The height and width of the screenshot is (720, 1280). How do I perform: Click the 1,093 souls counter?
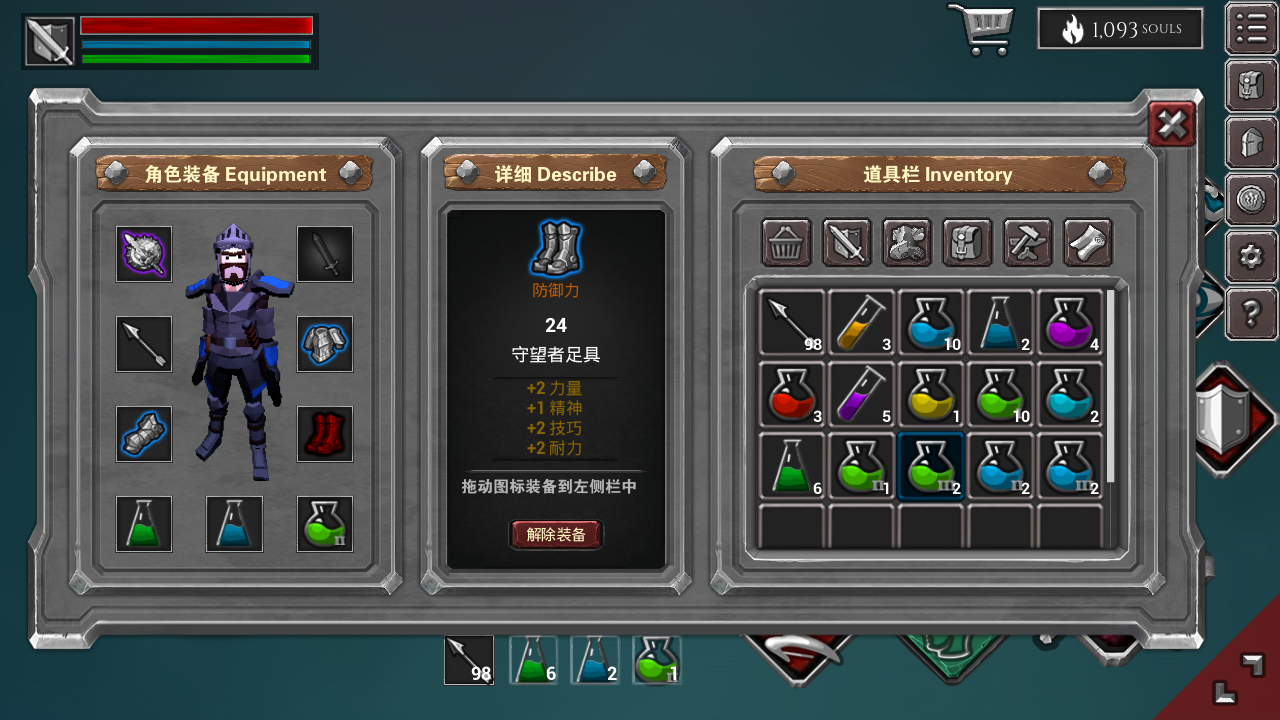[x=1120, y=29]
